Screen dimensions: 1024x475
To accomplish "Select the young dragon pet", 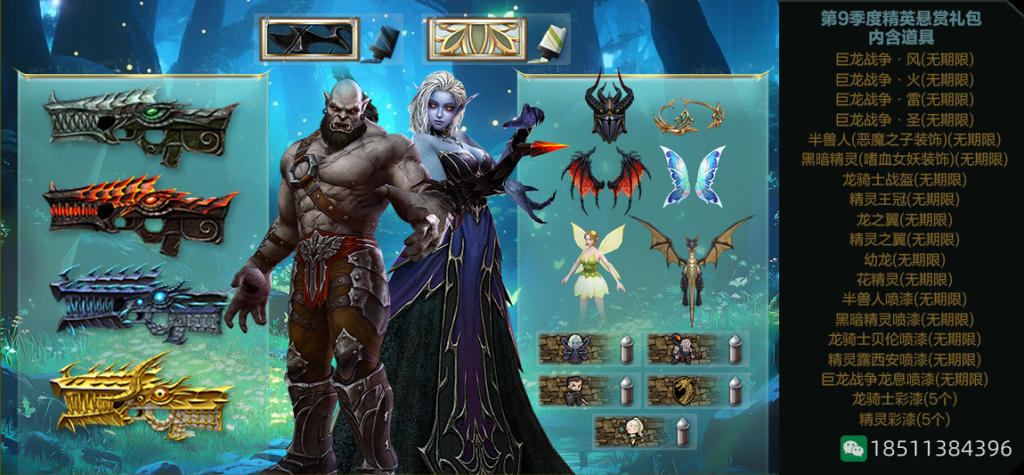I will tap(691, 262).
